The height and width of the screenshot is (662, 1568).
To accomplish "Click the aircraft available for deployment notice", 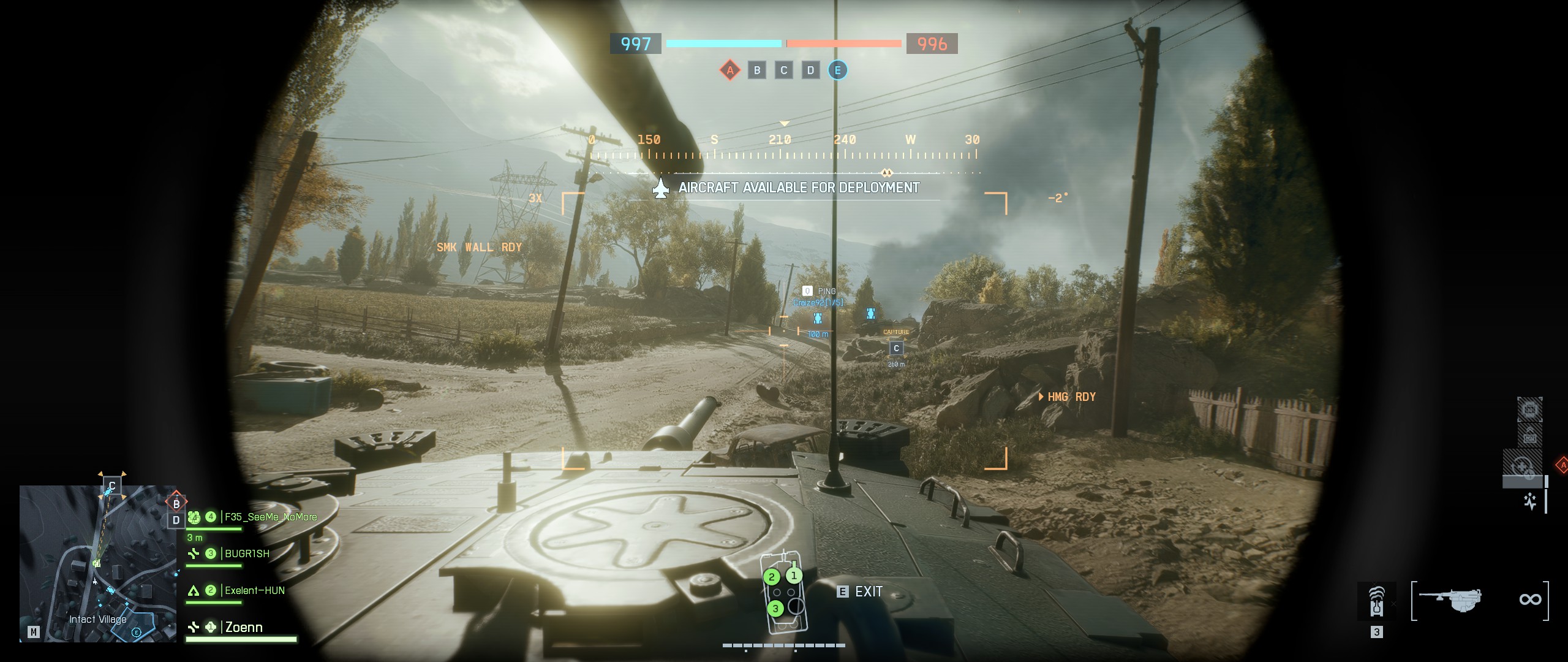I will [798, 188].
